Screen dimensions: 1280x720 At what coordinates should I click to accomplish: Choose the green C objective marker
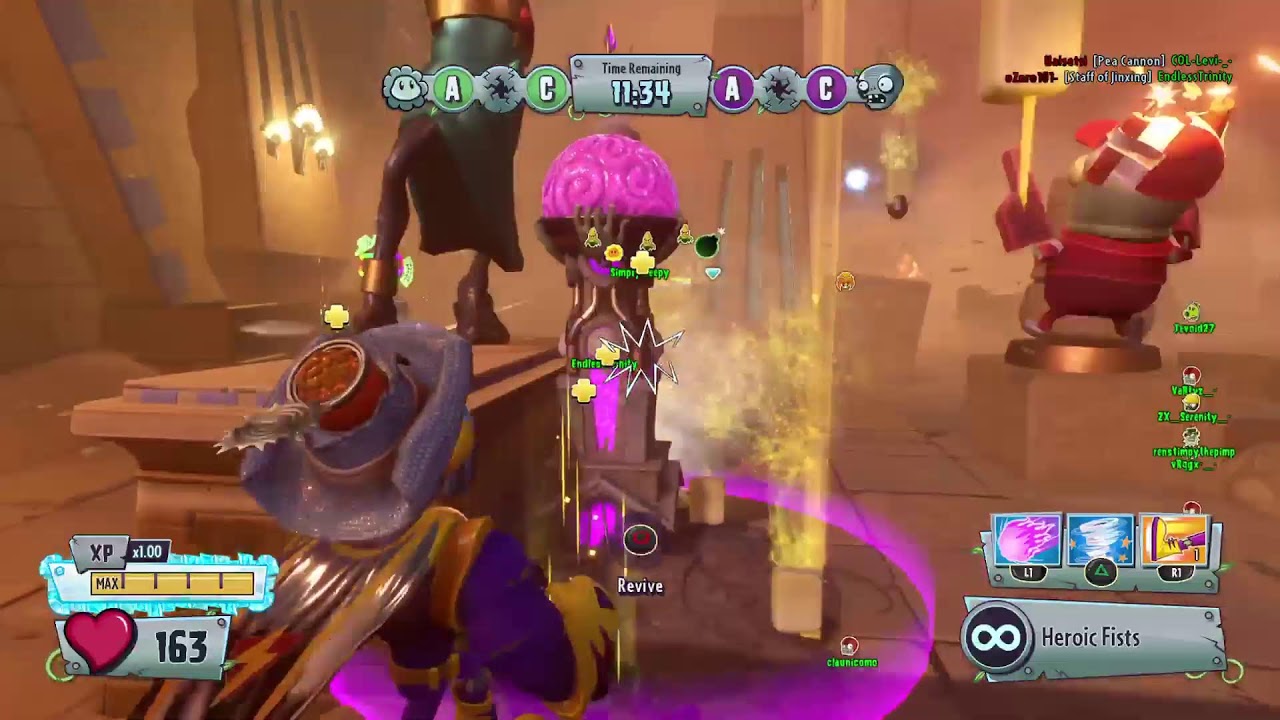tap(546, 90)
